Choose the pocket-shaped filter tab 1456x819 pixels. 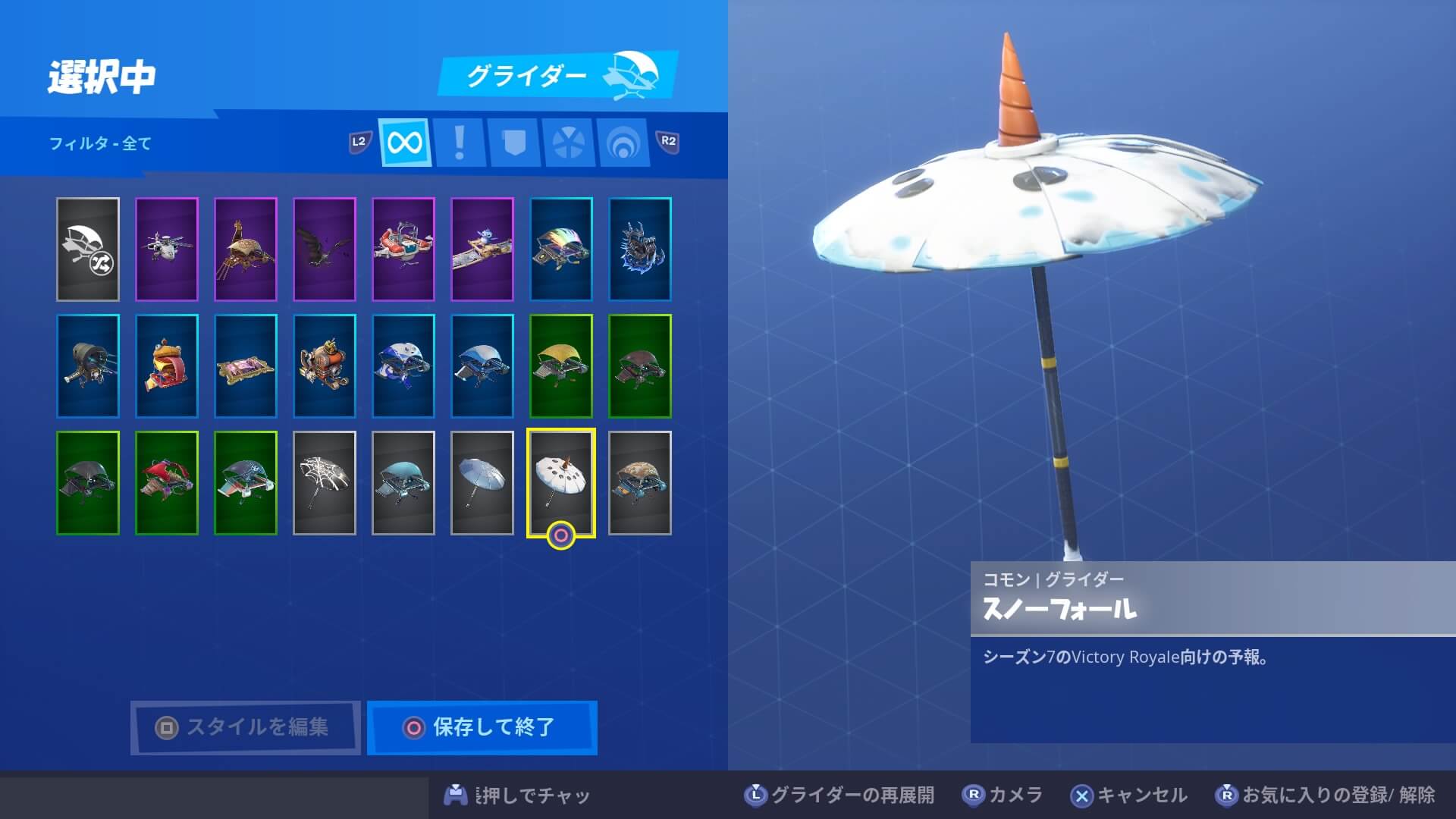[x=513, y=142]
